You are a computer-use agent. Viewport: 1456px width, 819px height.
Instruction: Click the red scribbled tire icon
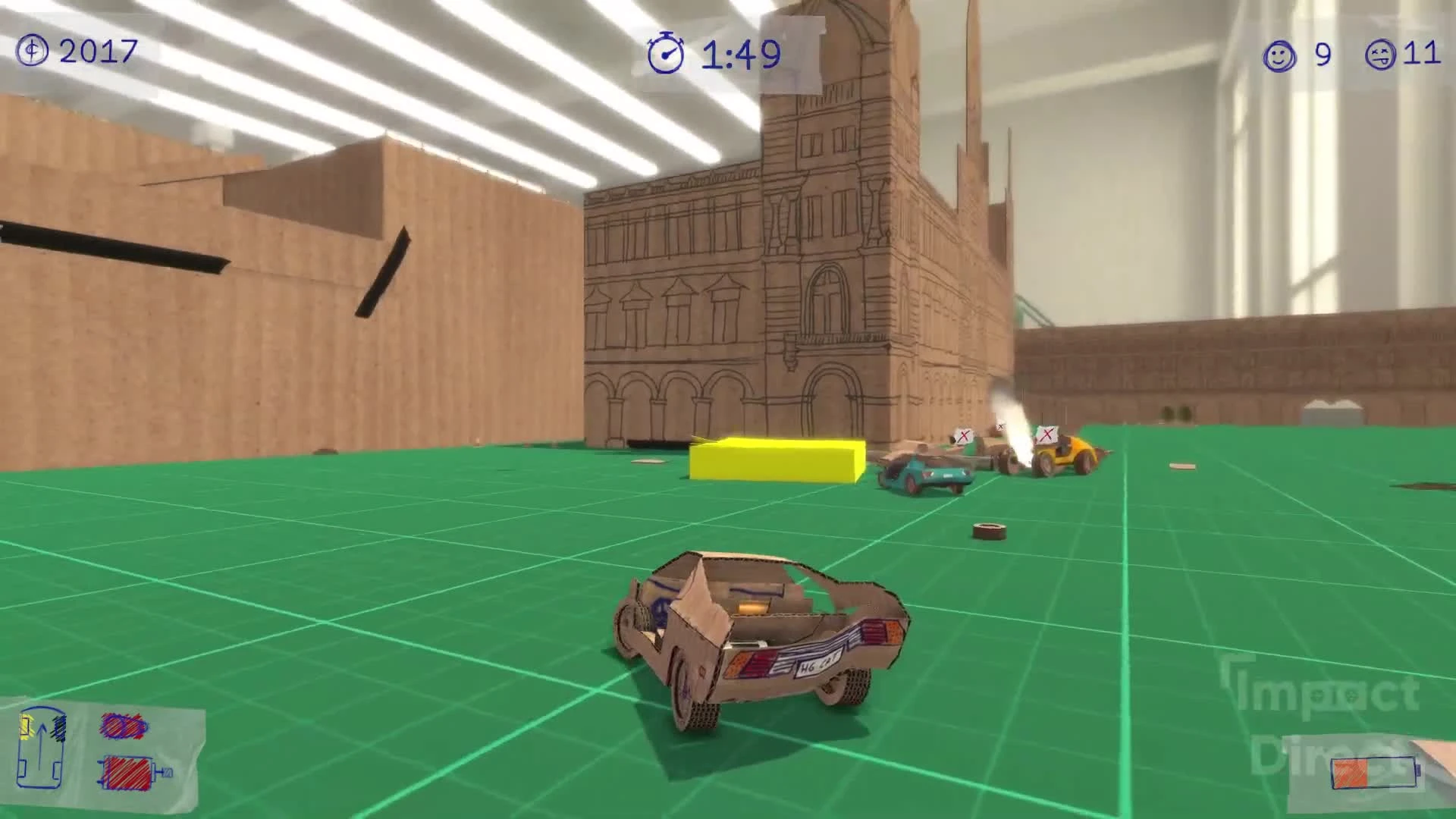[x=125, y=726]
